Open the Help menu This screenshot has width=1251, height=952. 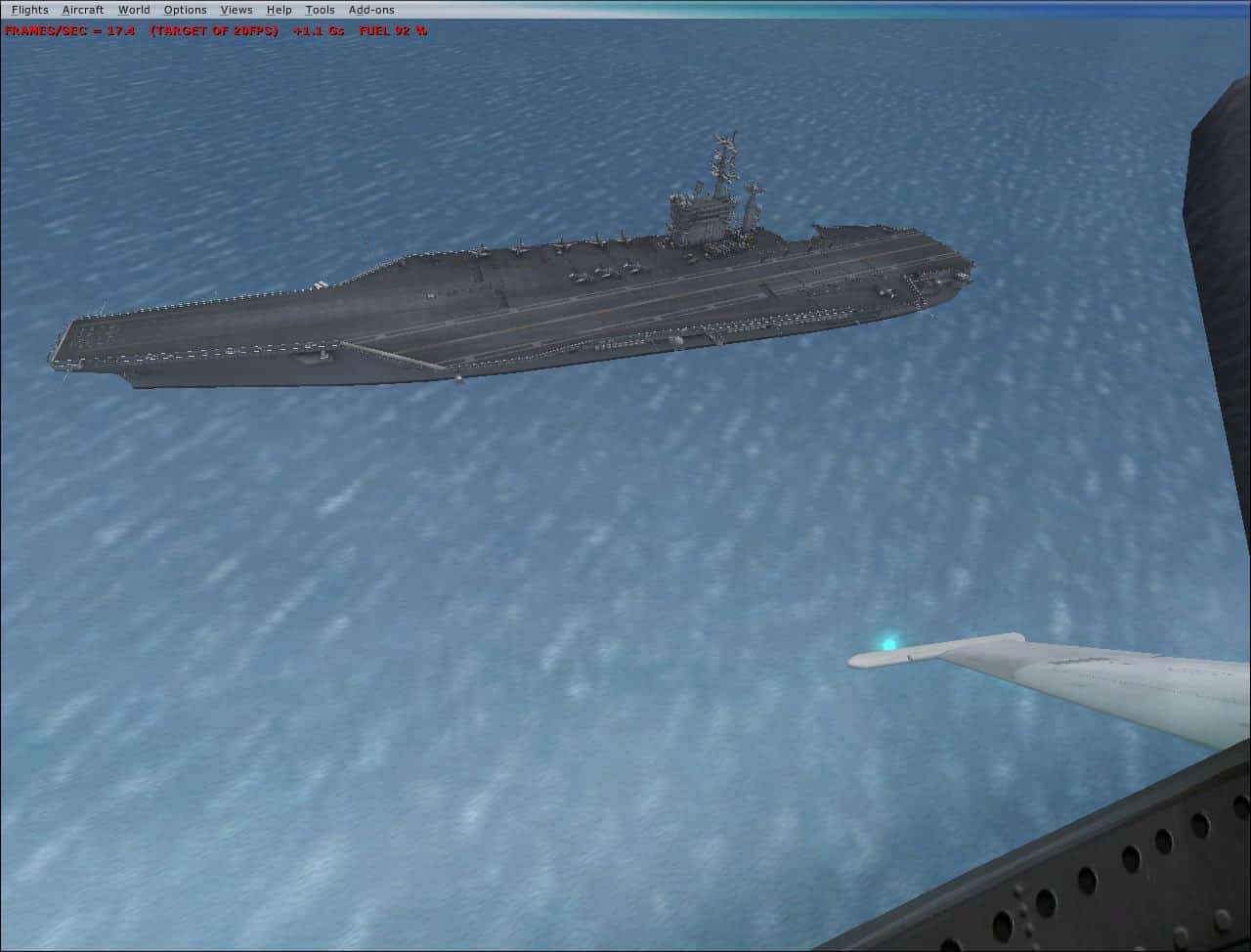(x=279, y=9)
